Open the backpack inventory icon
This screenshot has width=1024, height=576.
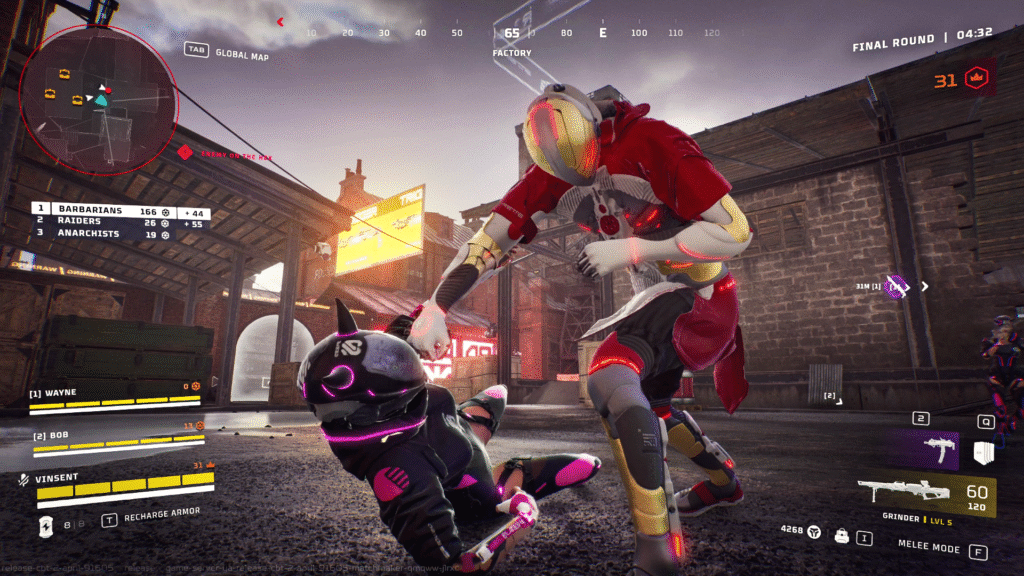click(x=841, y=537)
